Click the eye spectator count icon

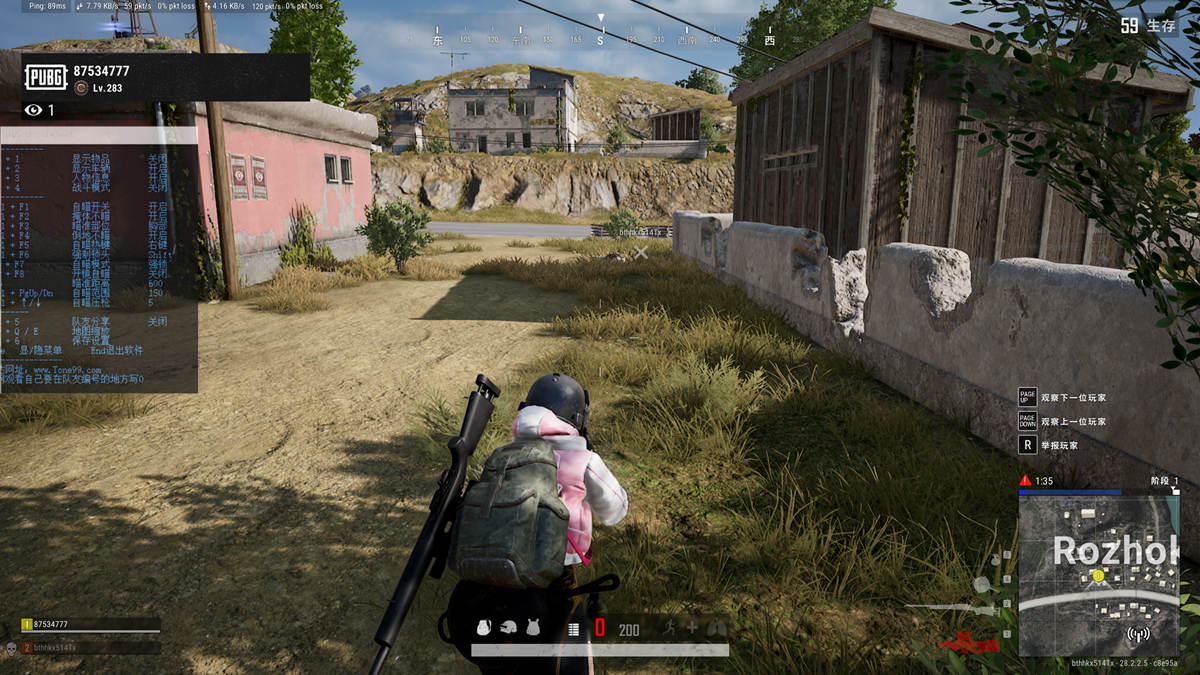(33, 110)
